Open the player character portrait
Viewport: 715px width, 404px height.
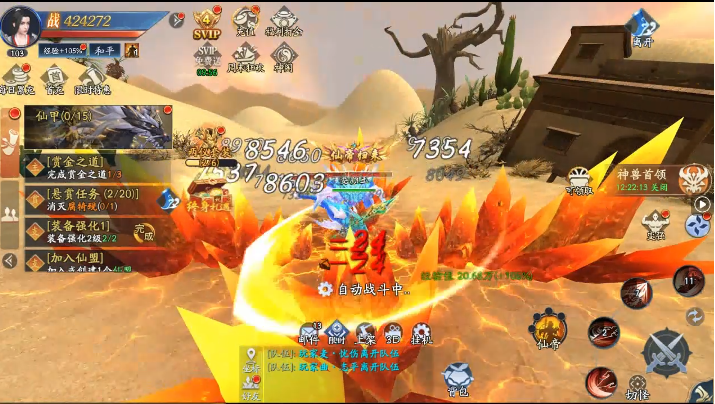pyautogui.click(x=18, y=24)
